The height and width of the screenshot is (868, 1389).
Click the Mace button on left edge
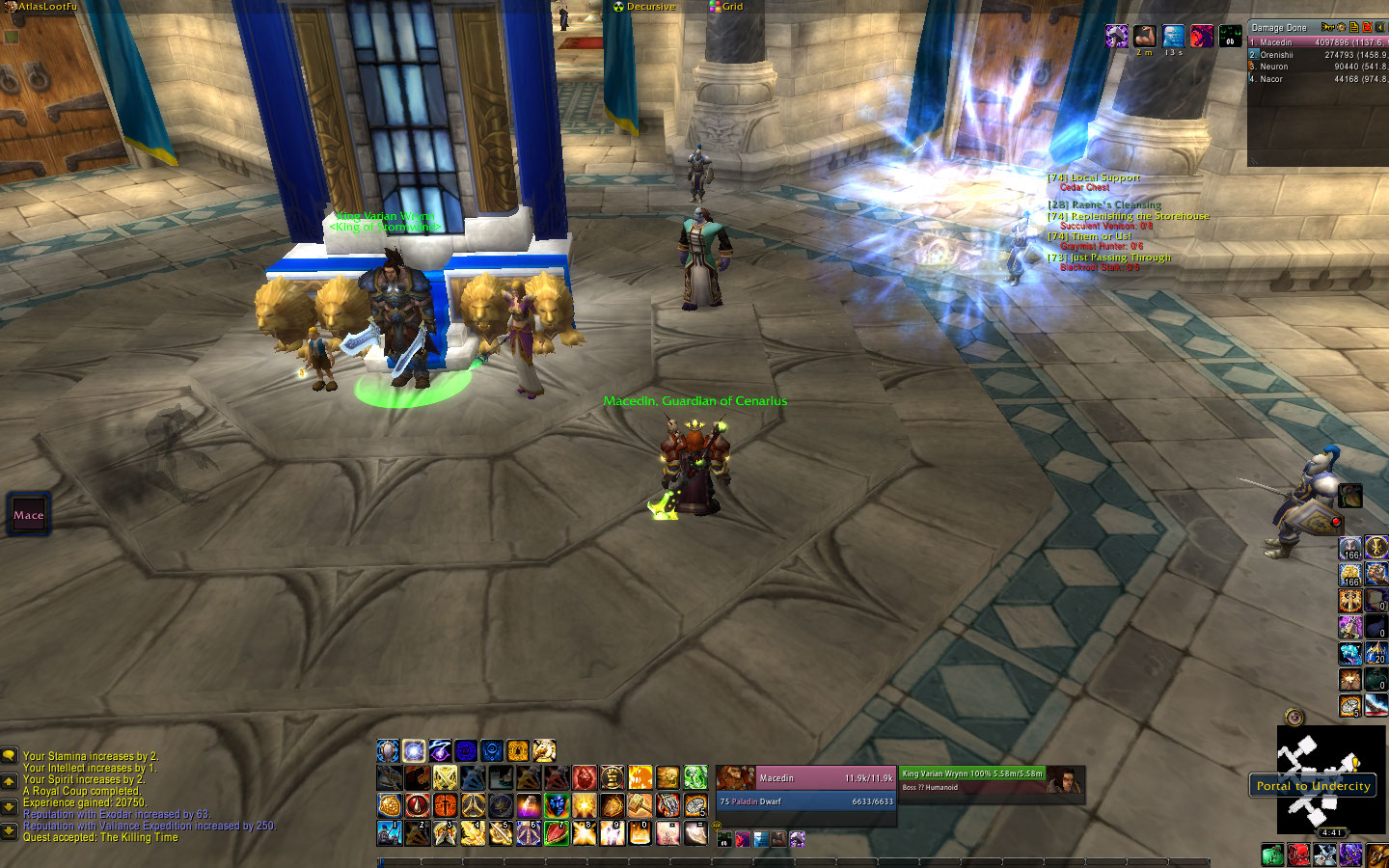coord(29,515)
